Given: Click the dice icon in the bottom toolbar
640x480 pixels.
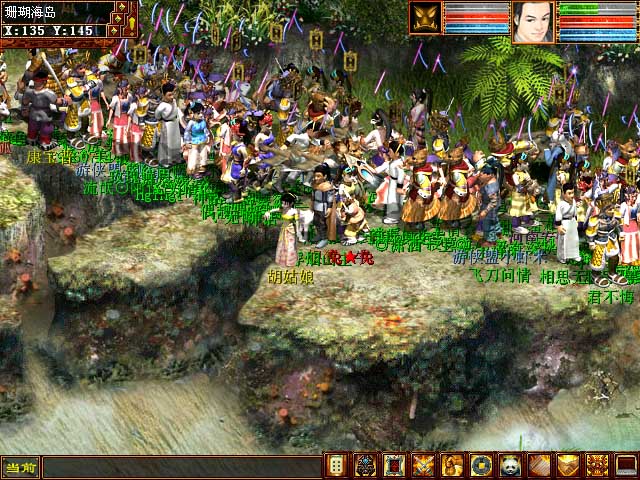Looking at the screenshot, I should click(x=337, y=466).
